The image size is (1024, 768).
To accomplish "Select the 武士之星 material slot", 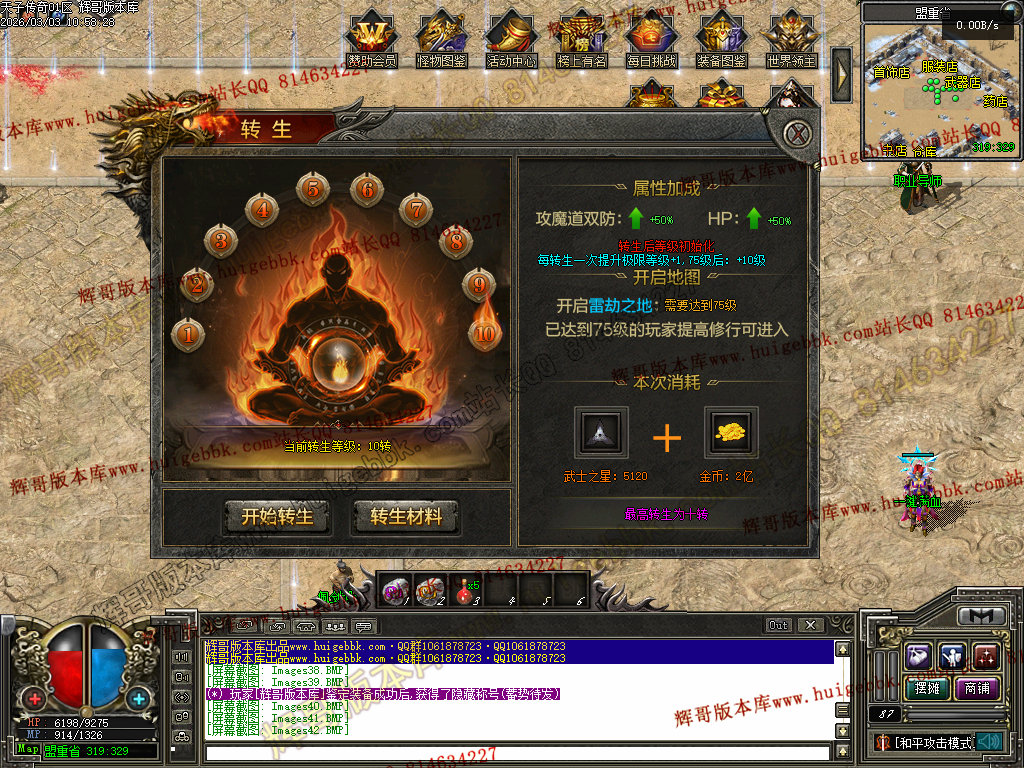I will 602,432.
